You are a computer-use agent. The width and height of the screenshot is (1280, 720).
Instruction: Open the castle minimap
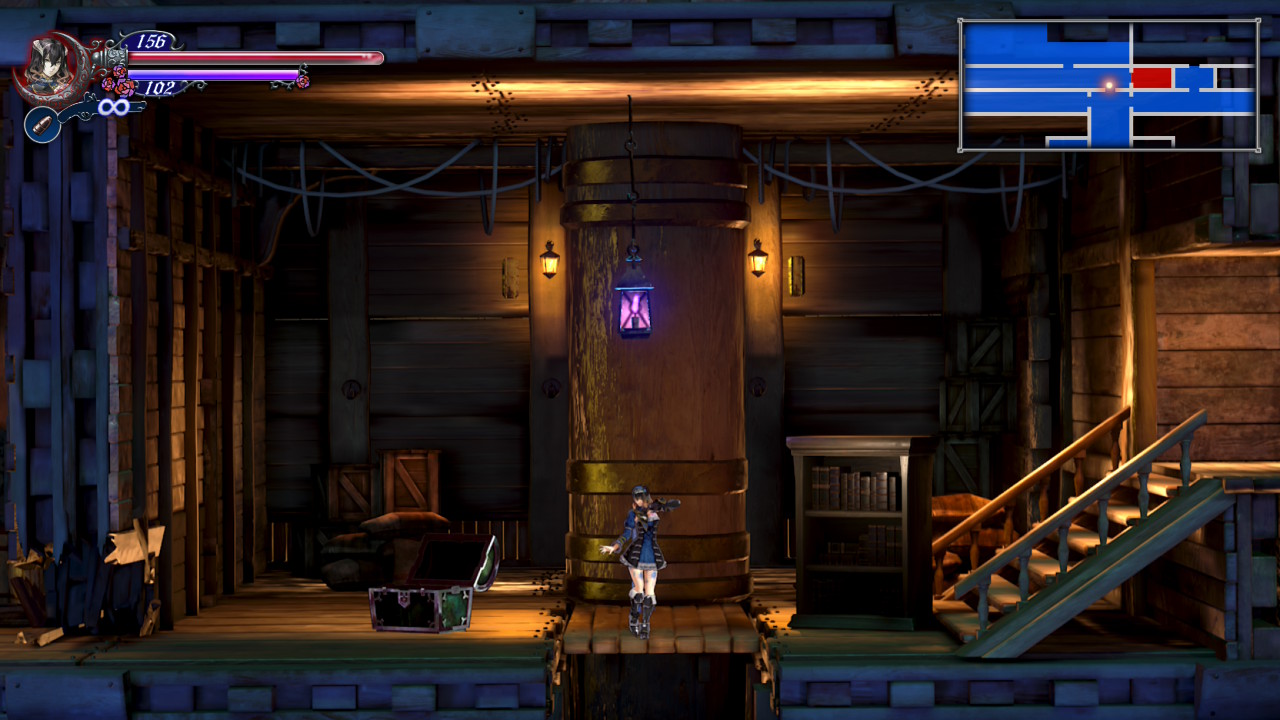(x=1108, y=85)
